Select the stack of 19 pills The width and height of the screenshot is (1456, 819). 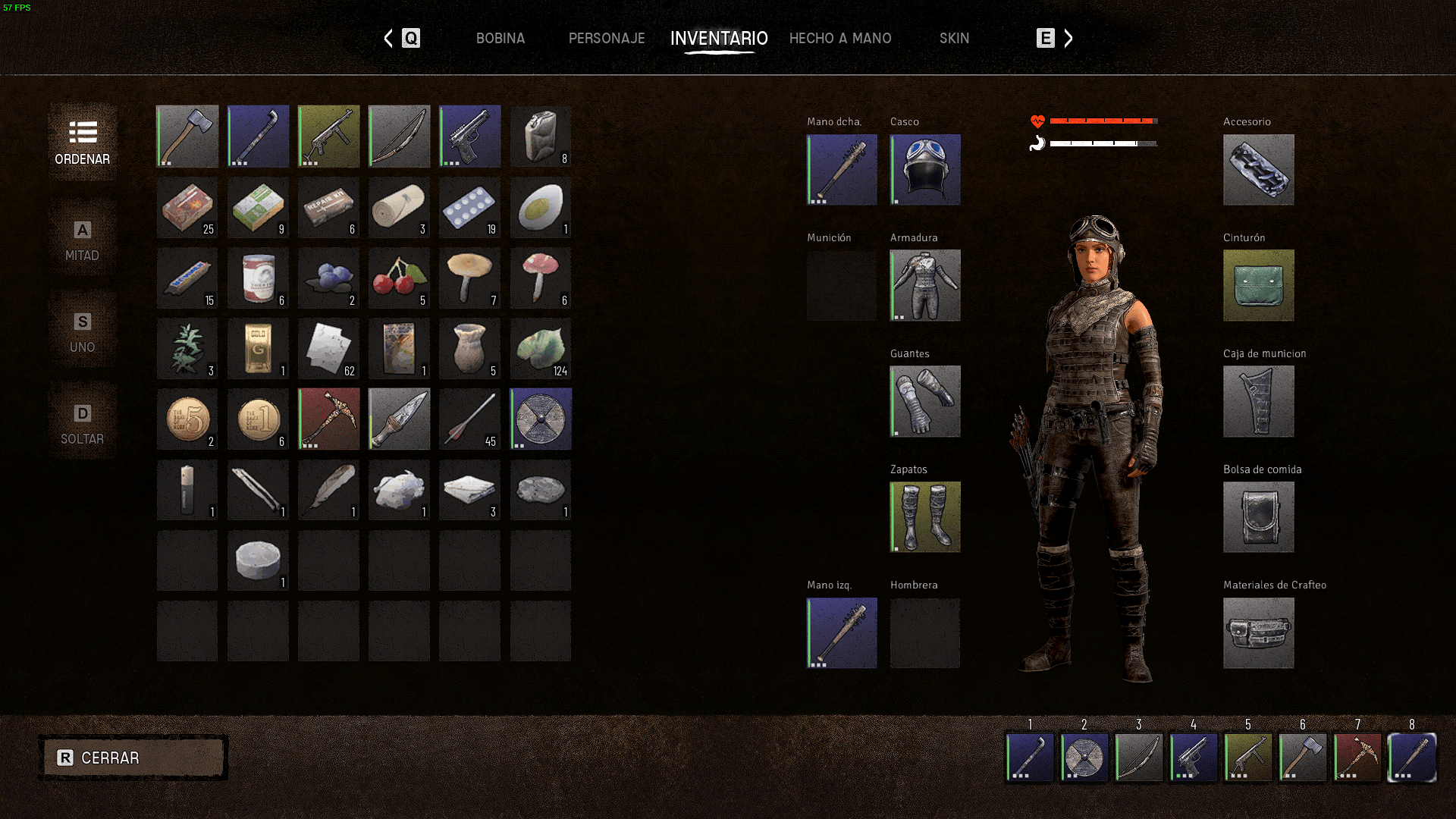tap(470, 208)
